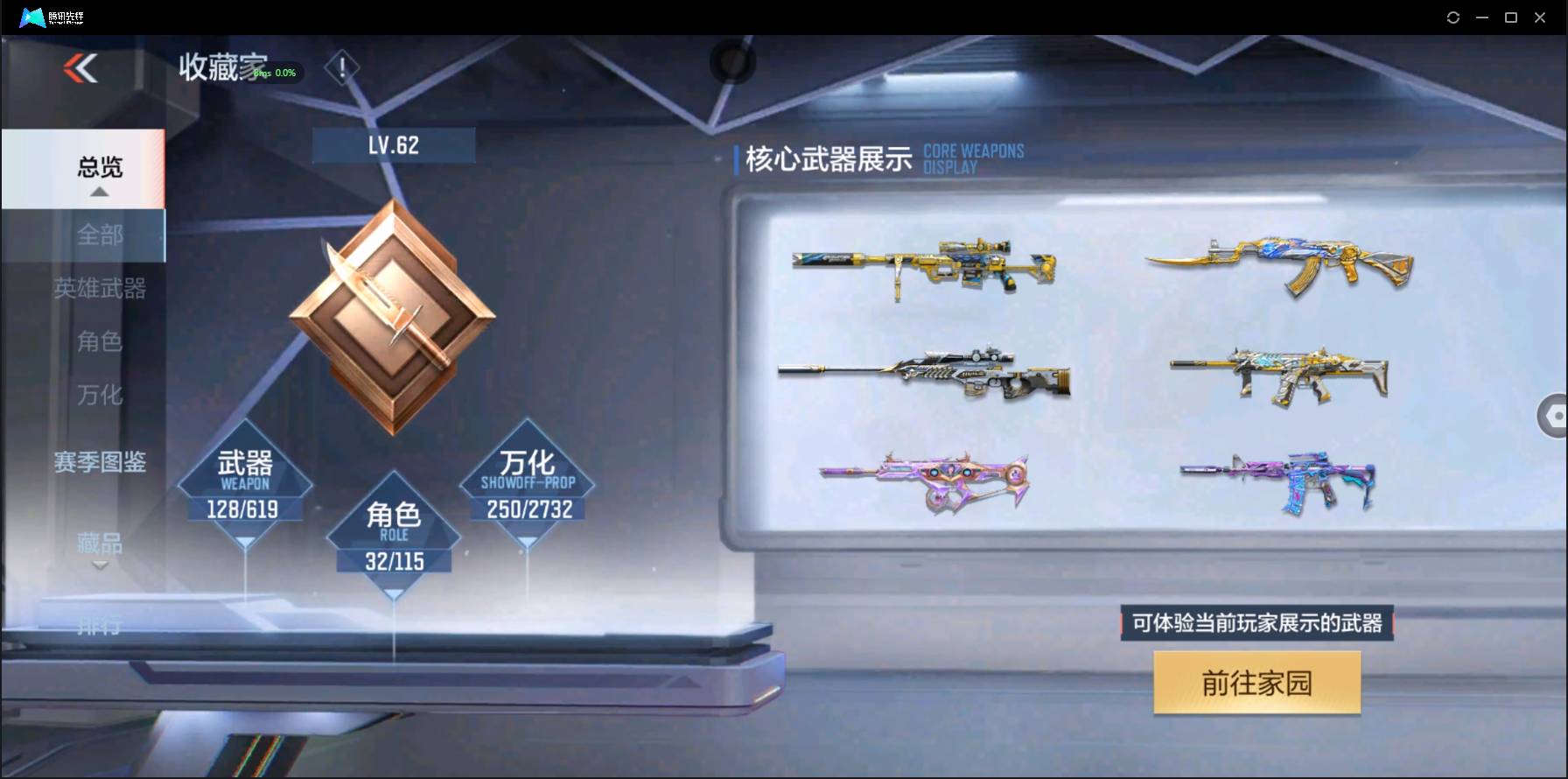This screenshot has width=1568, height=779.
Task: Click the Tencent emulator logo at top left
Action: [x=33, y=17]
